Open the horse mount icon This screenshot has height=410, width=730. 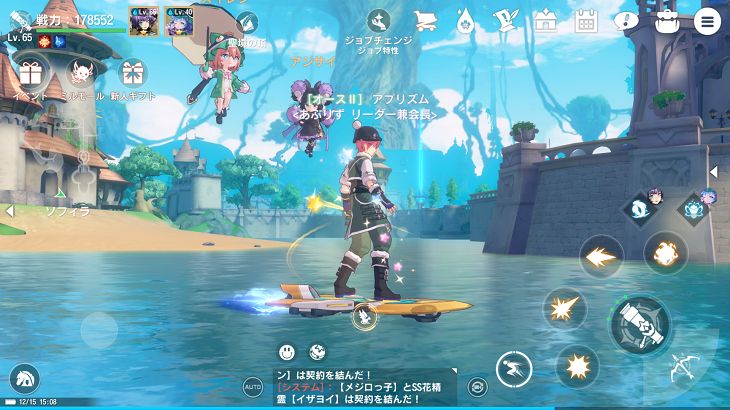tap(21, 378)
